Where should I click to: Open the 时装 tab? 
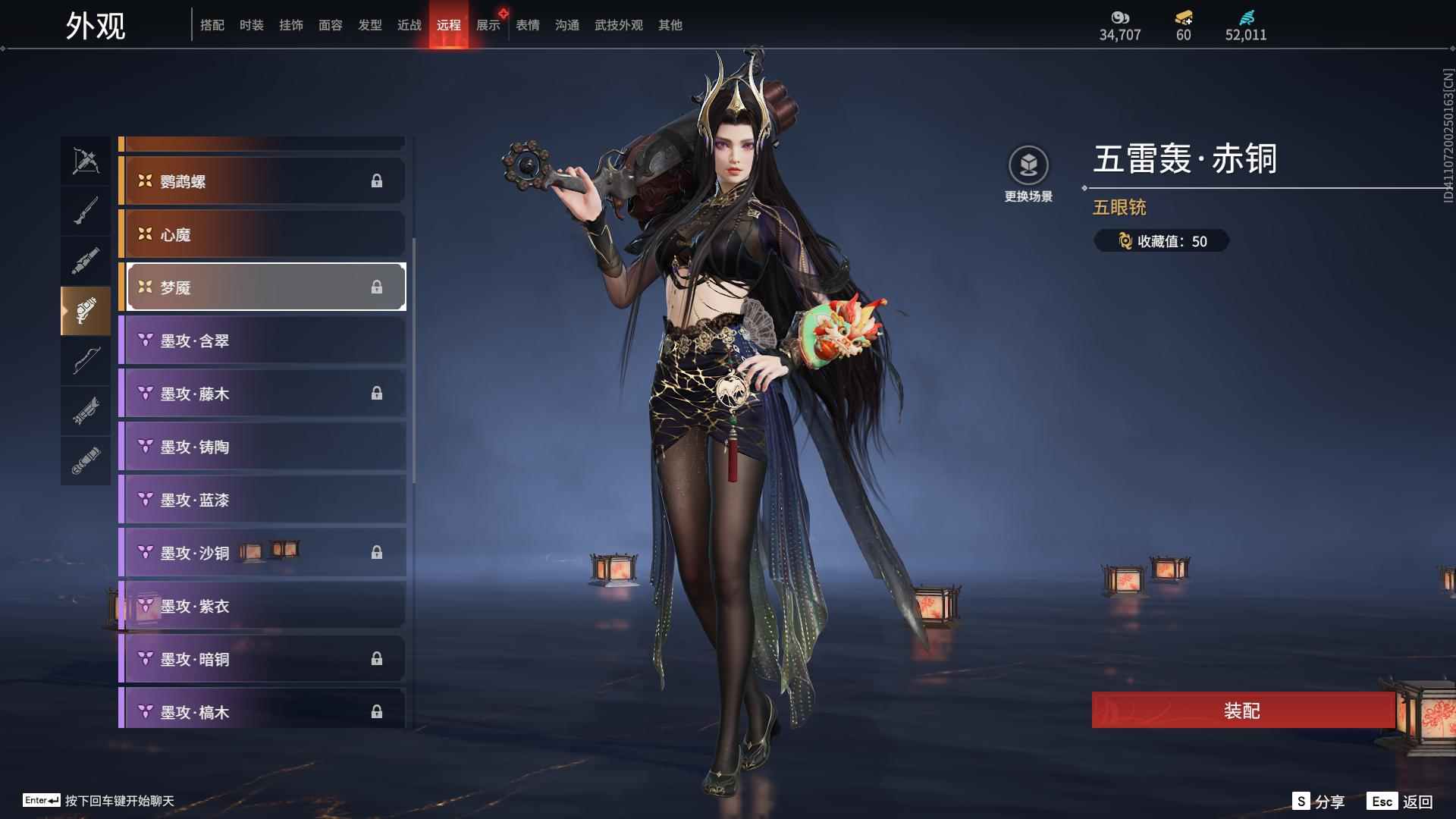tap(252, 25)
